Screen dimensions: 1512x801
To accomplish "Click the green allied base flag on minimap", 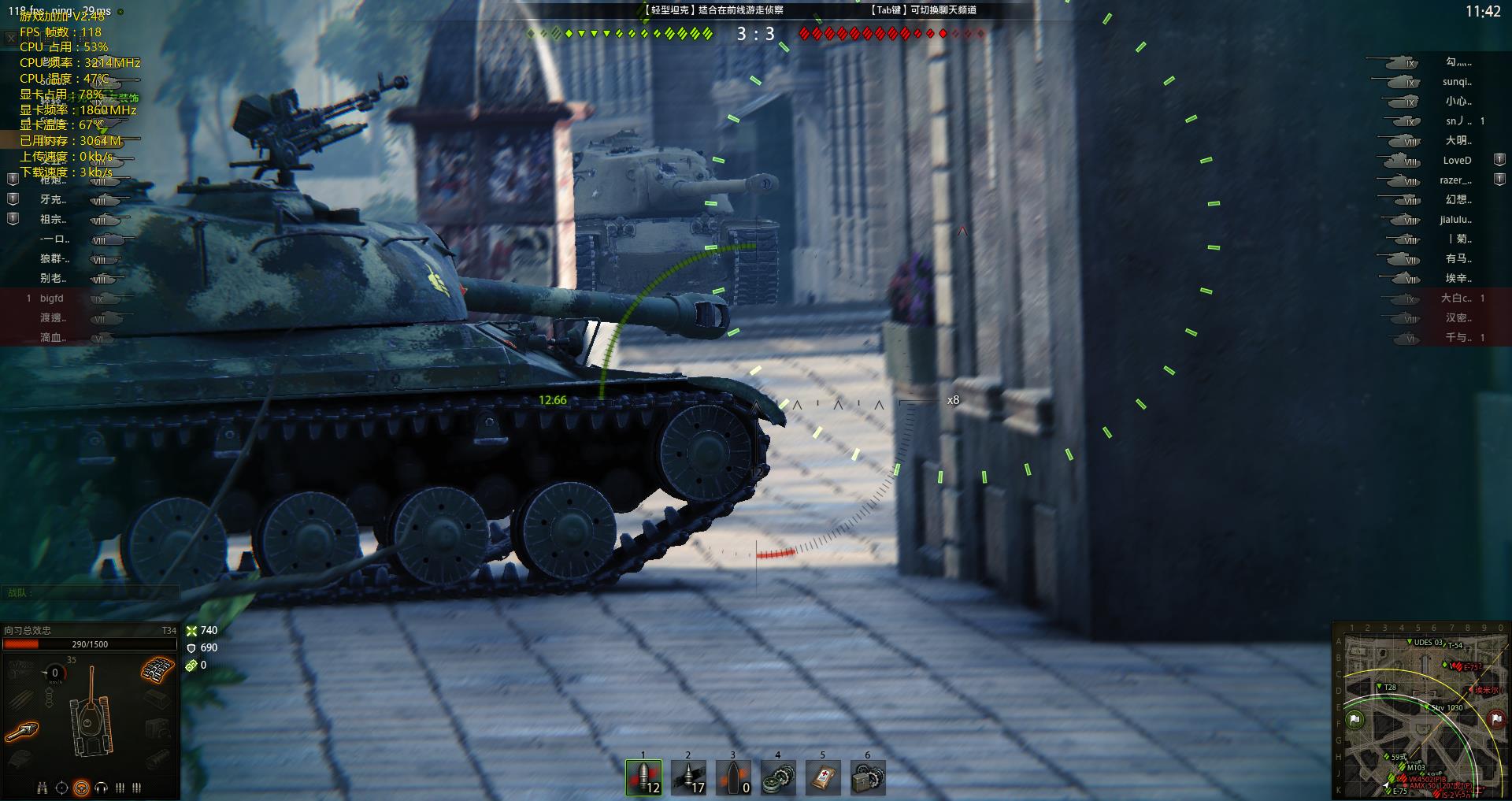I will tap(1354, 718).
